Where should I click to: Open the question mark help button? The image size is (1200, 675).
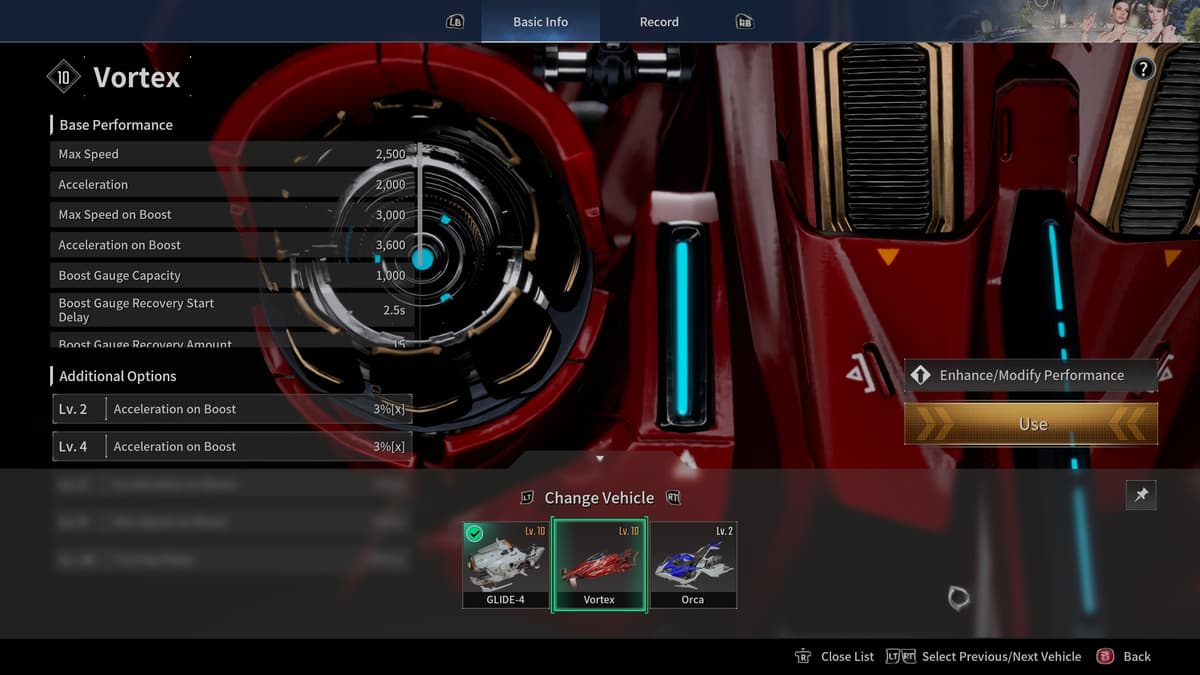1143,69
